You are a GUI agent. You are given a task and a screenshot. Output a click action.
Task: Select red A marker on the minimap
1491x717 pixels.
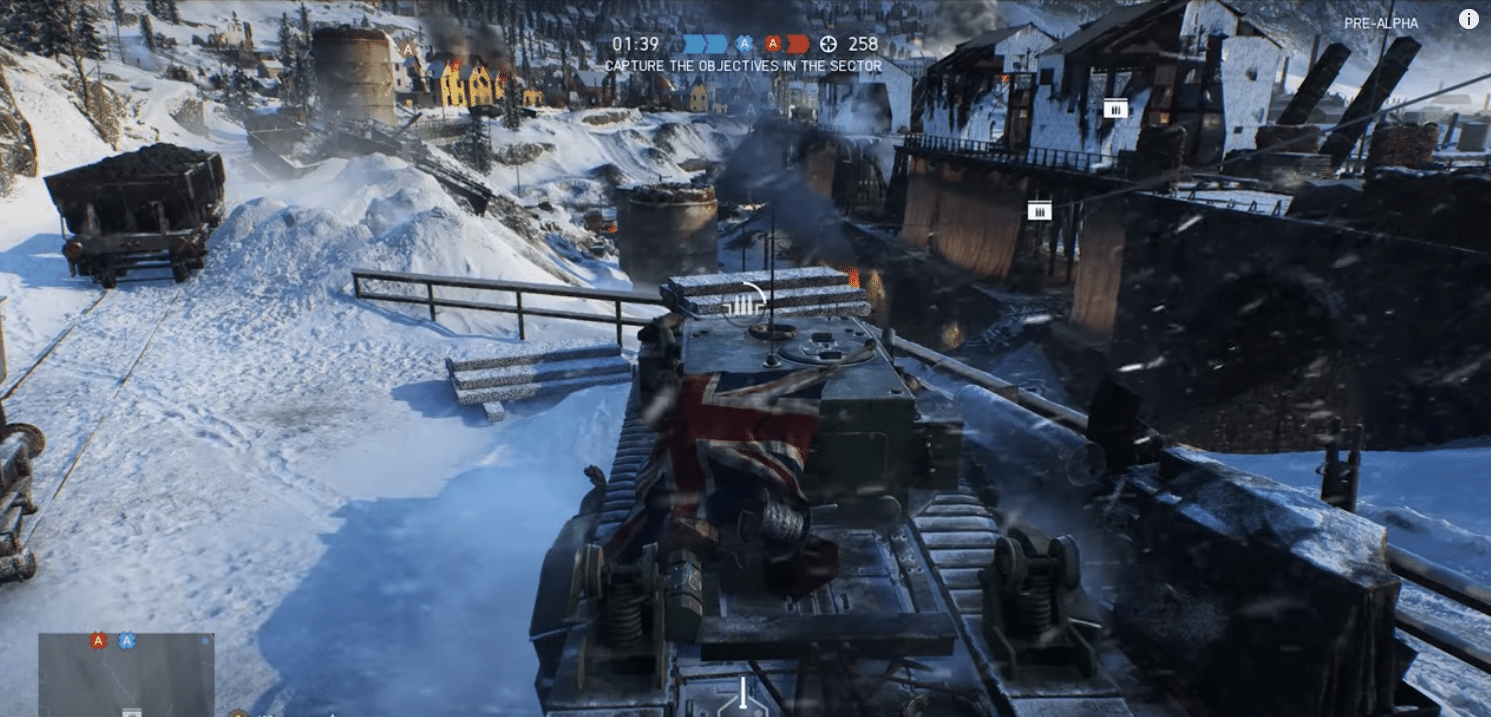98,641
